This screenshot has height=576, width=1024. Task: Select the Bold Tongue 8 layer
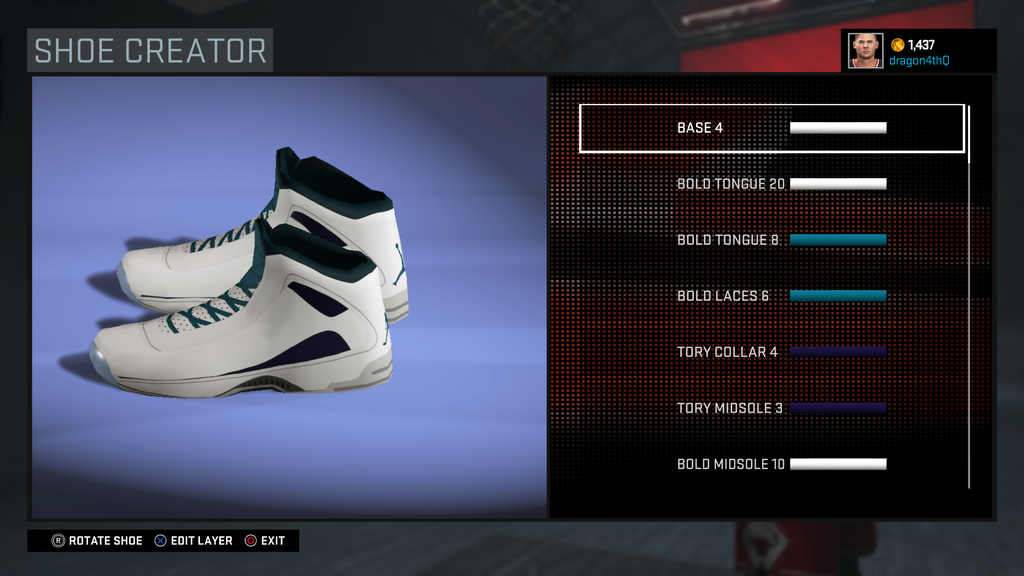pos(771,240)
